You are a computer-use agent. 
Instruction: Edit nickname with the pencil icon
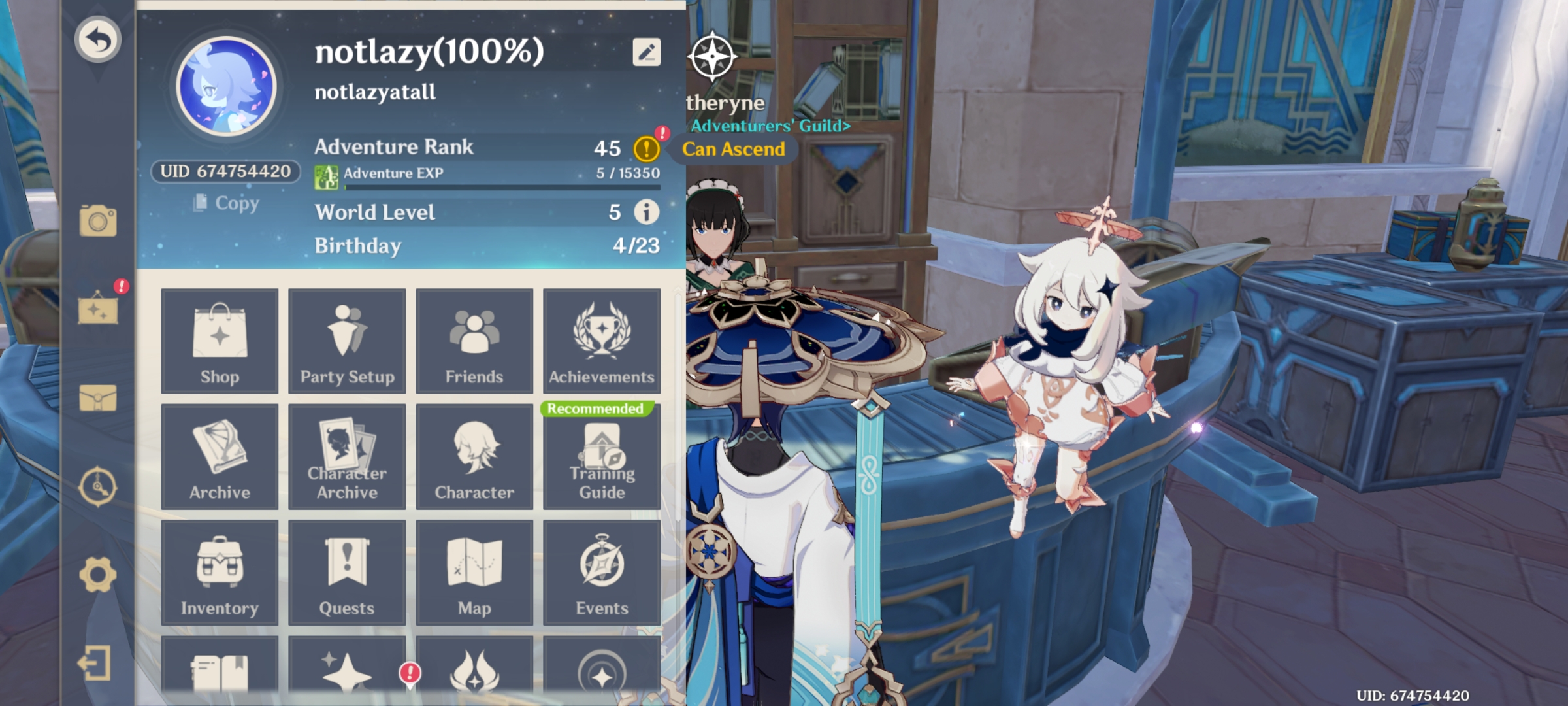[645, 52]
